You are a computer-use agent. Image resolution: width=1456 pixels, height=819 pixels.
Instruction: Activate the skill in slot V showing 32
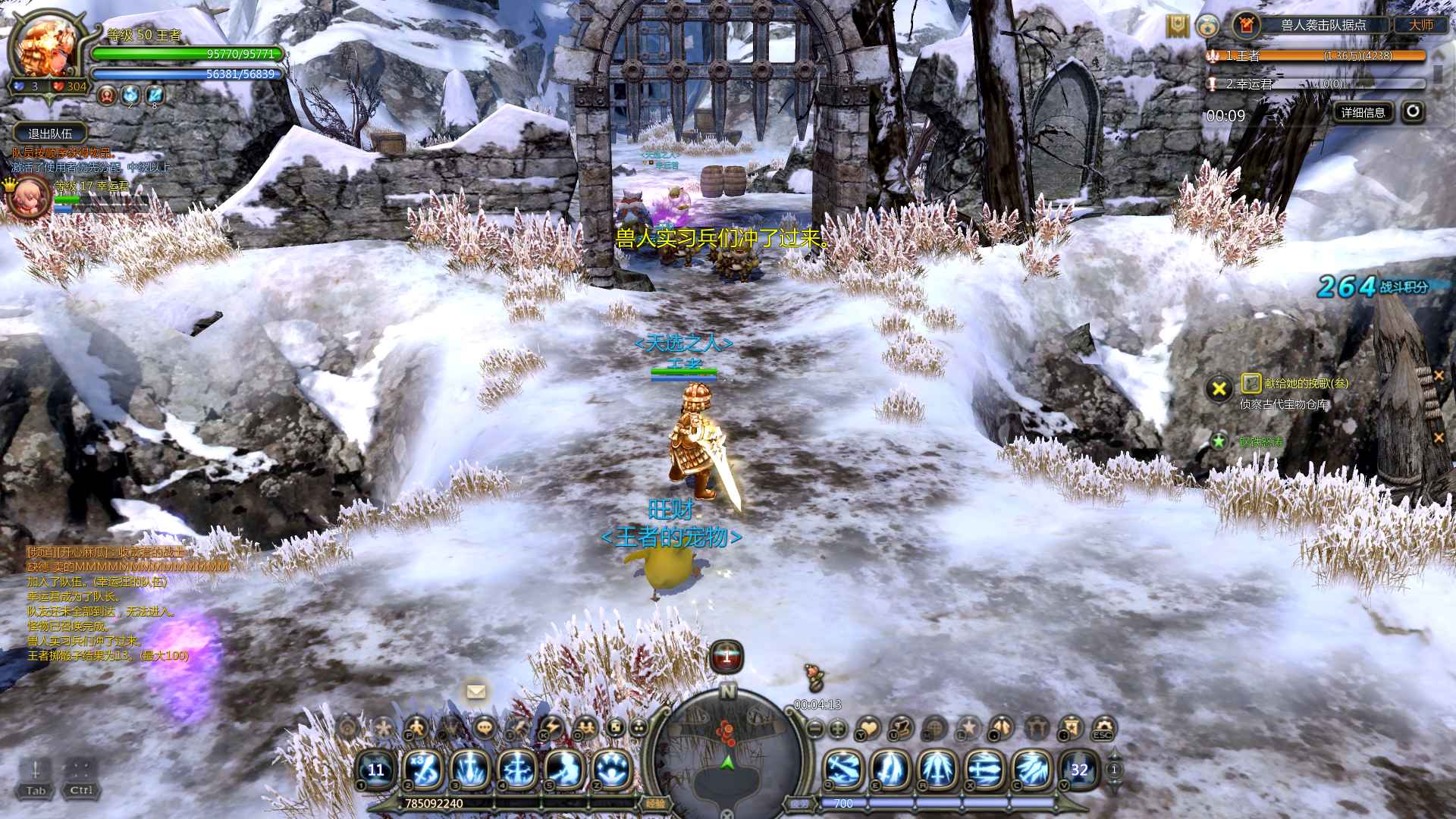1079,770
